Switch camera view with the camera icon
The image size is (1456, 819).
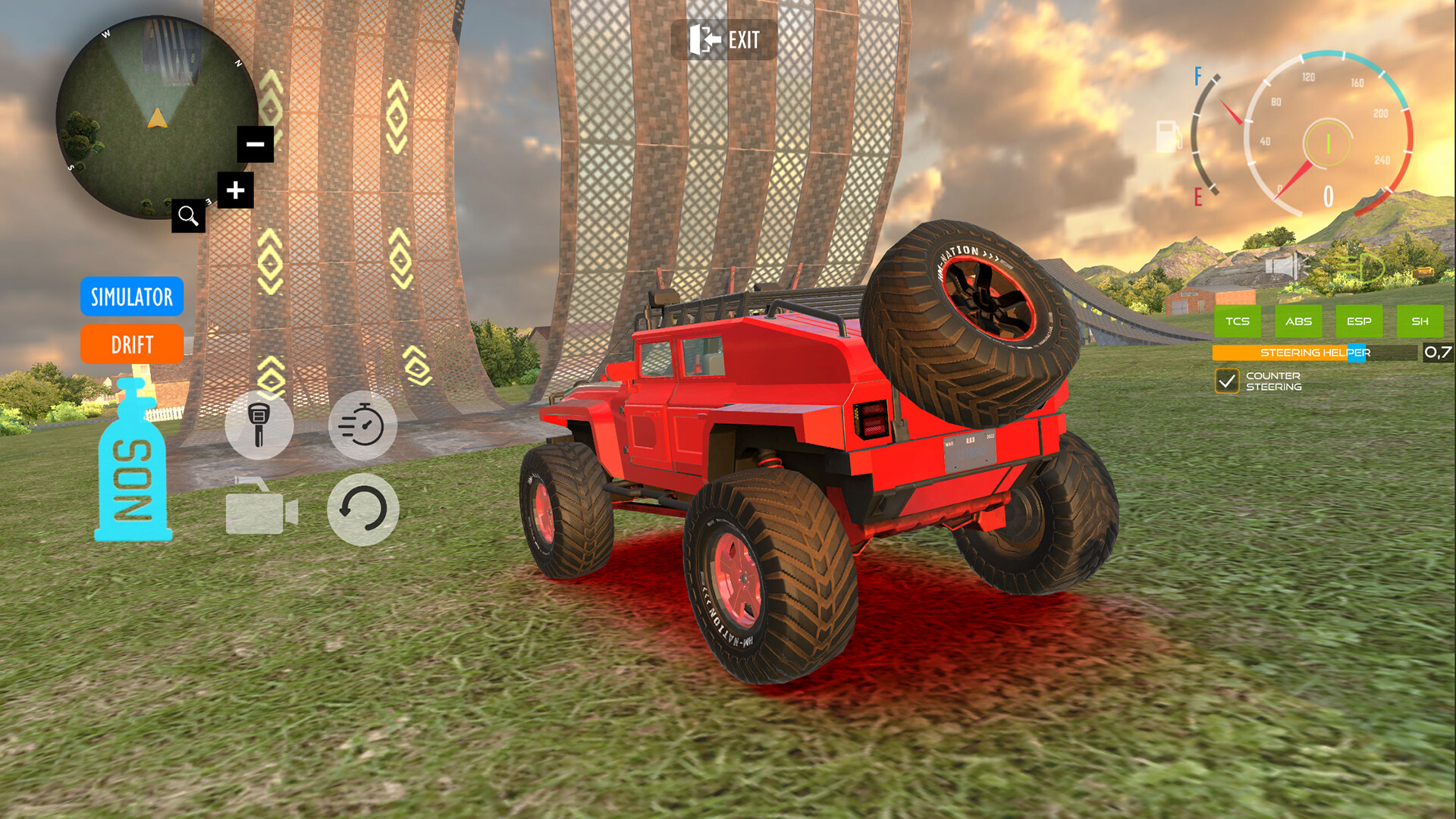(259, 510)
